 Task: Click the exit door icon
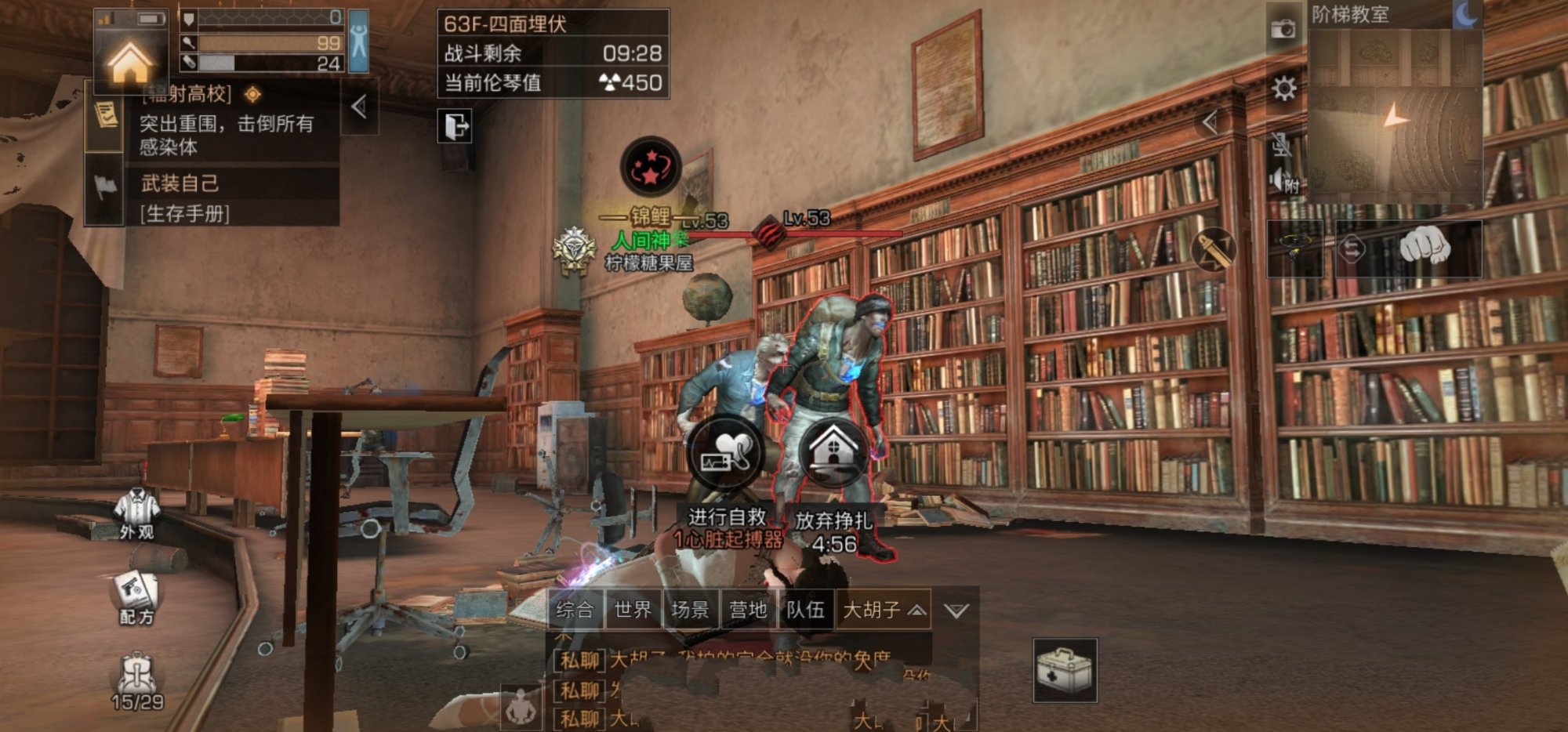coord(455,125)
